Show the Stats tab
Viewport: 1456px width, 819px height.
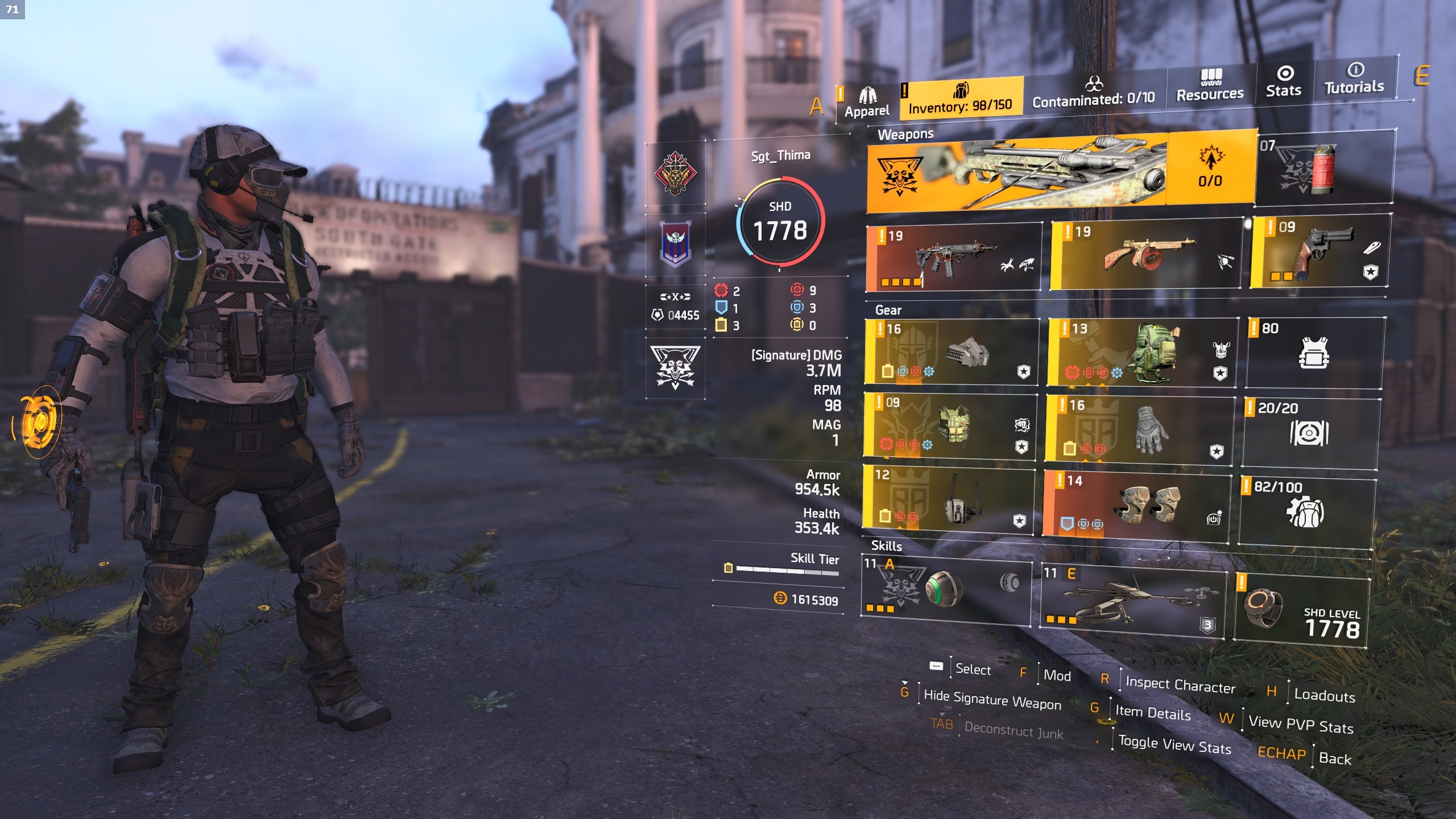[1284, 82]
